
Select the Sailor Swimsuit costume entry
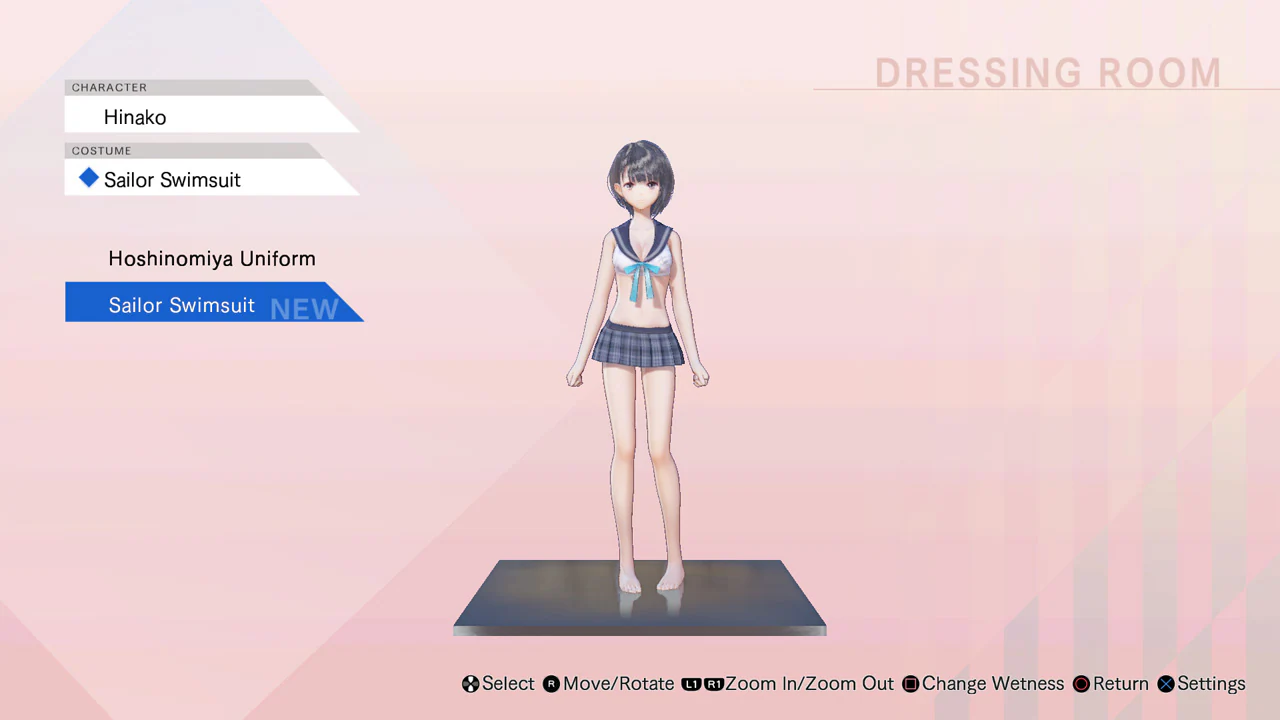click(181, 305)
